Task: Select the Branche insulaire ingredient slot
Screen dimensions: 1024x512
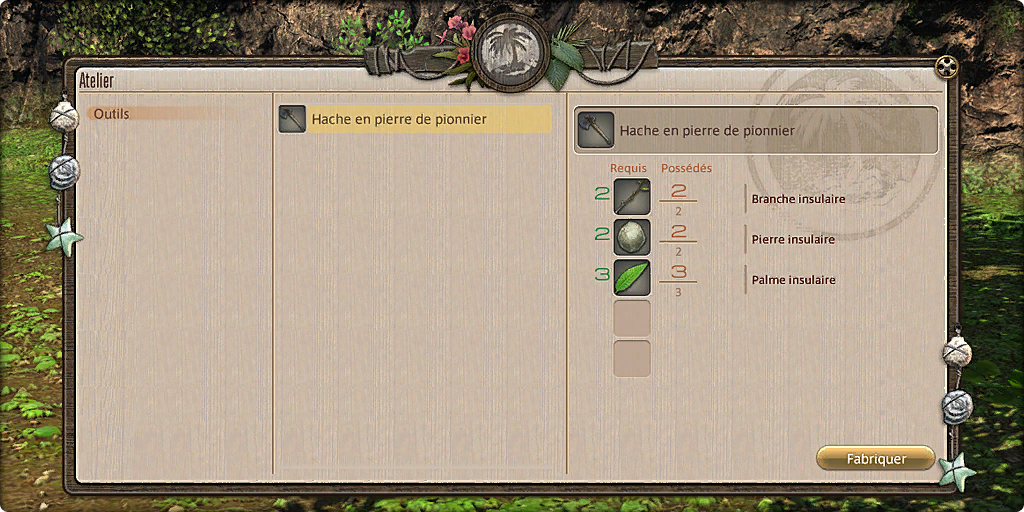Action: pos(632,197)
